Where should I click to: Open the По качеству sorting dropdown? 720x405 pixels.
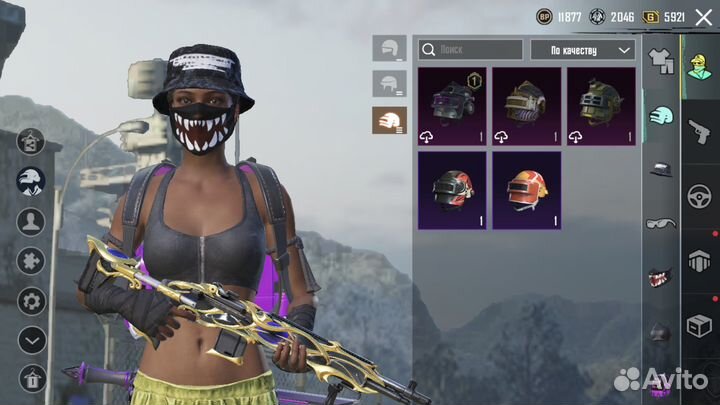[582, 49]
